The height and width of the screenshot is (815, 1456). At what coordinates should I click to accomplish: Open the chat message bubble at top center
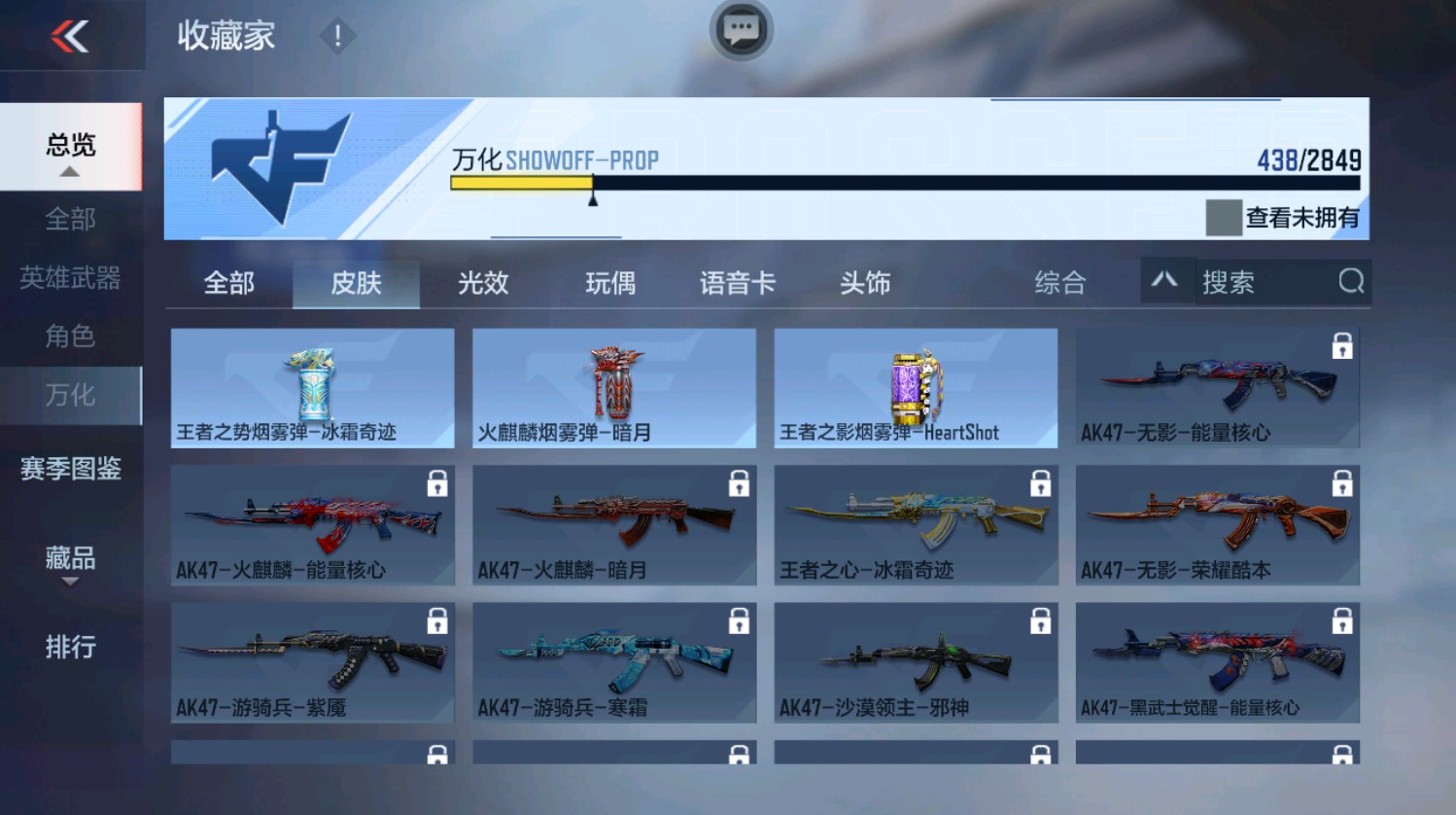tap(740, 32)
